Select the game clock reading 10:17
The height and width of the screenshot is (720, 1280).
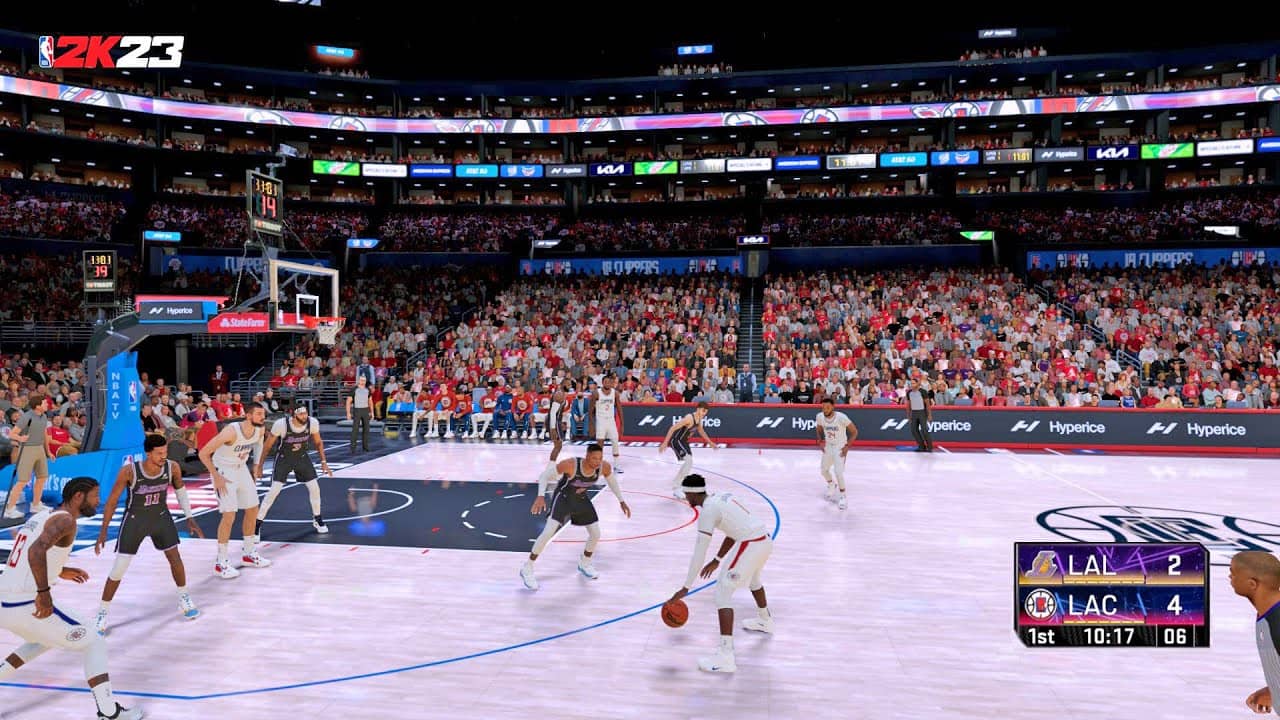(x=1110, y=633)
